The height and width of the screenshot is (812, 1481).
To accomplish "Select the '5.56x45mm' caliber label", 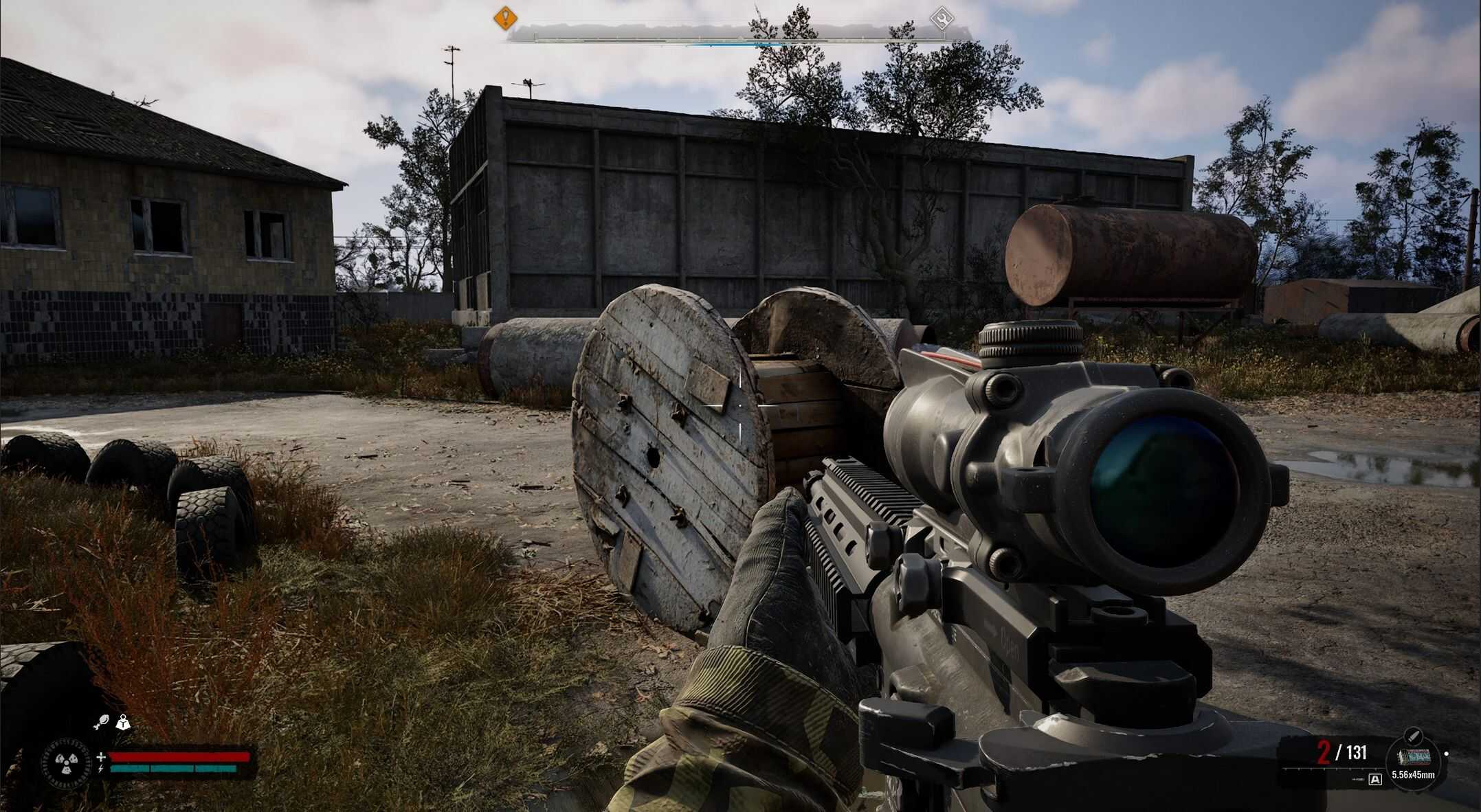I will point(1414,776).
